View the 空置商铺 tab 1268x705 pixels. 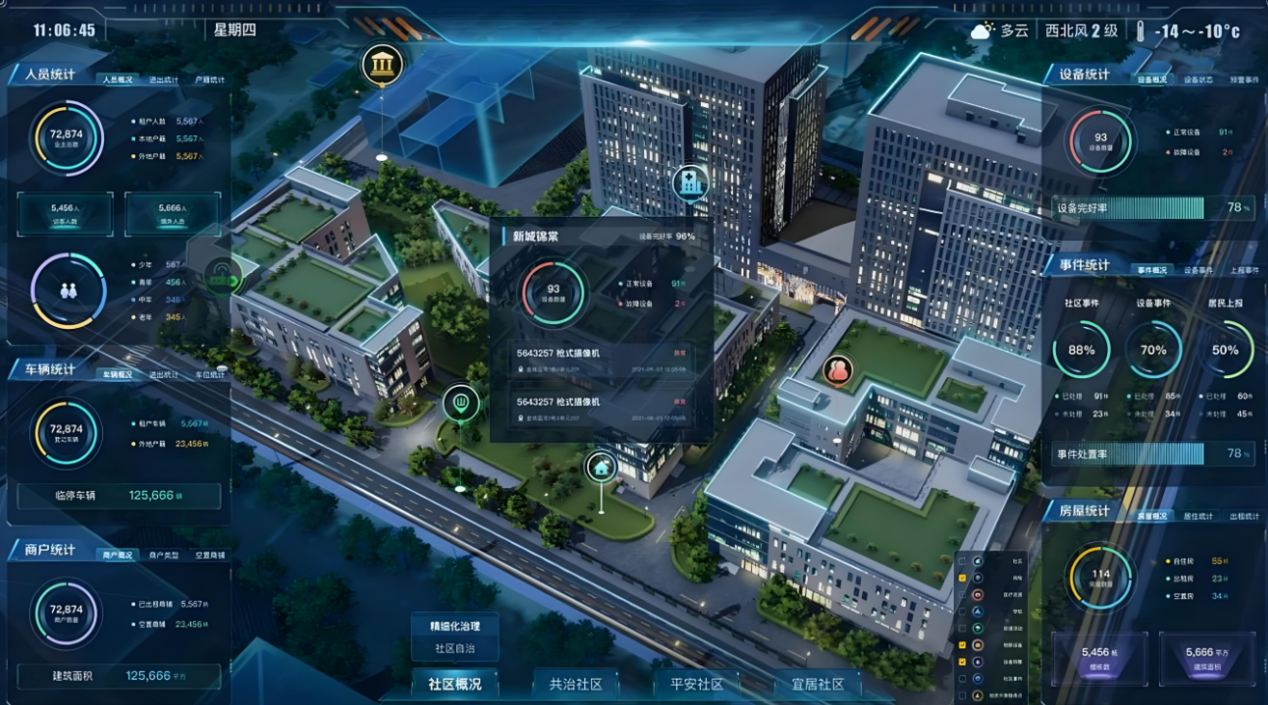point(208,555)
